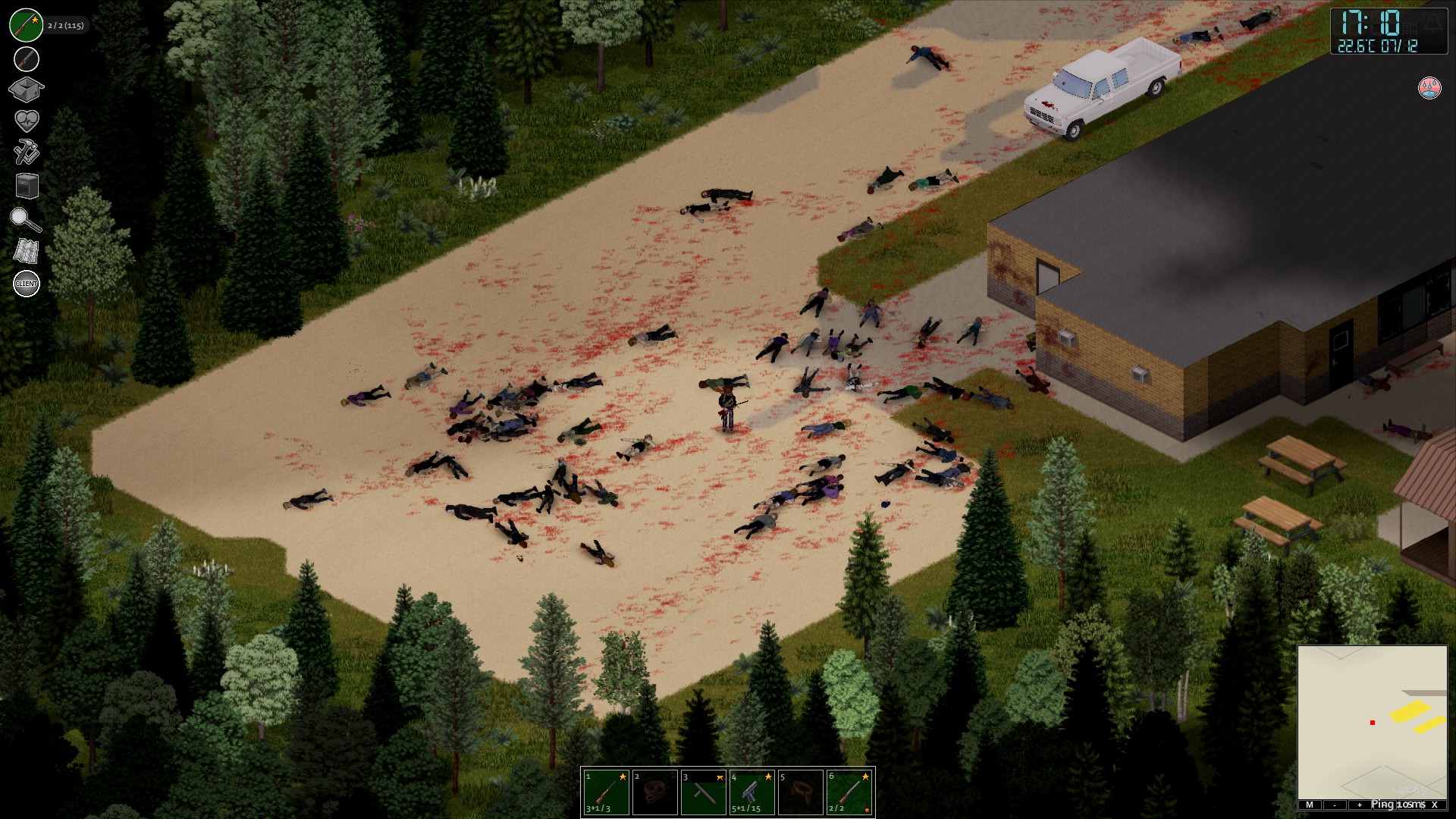The height and width of the screenshot is (819, 1456).
Task: Expand the minimap with the M button
Action: click(1310, 805)
